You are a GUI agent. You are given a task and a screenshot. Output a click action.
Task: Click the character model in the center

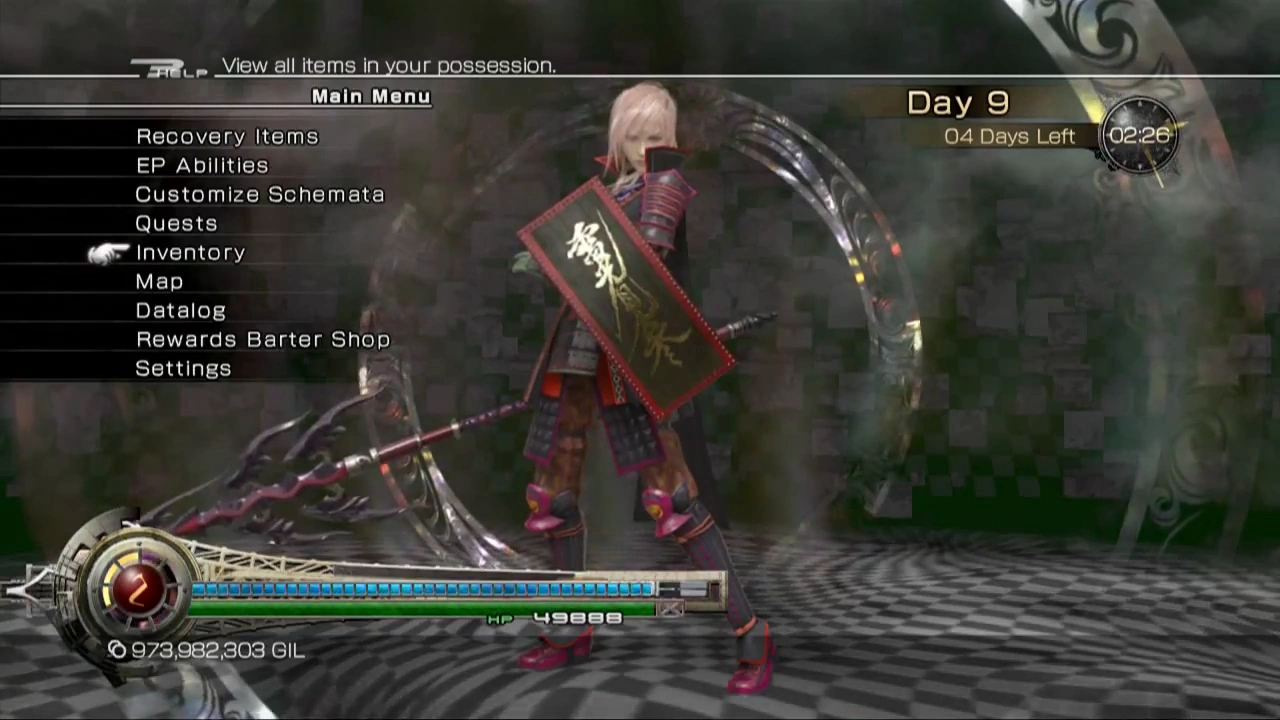[620, 350]
